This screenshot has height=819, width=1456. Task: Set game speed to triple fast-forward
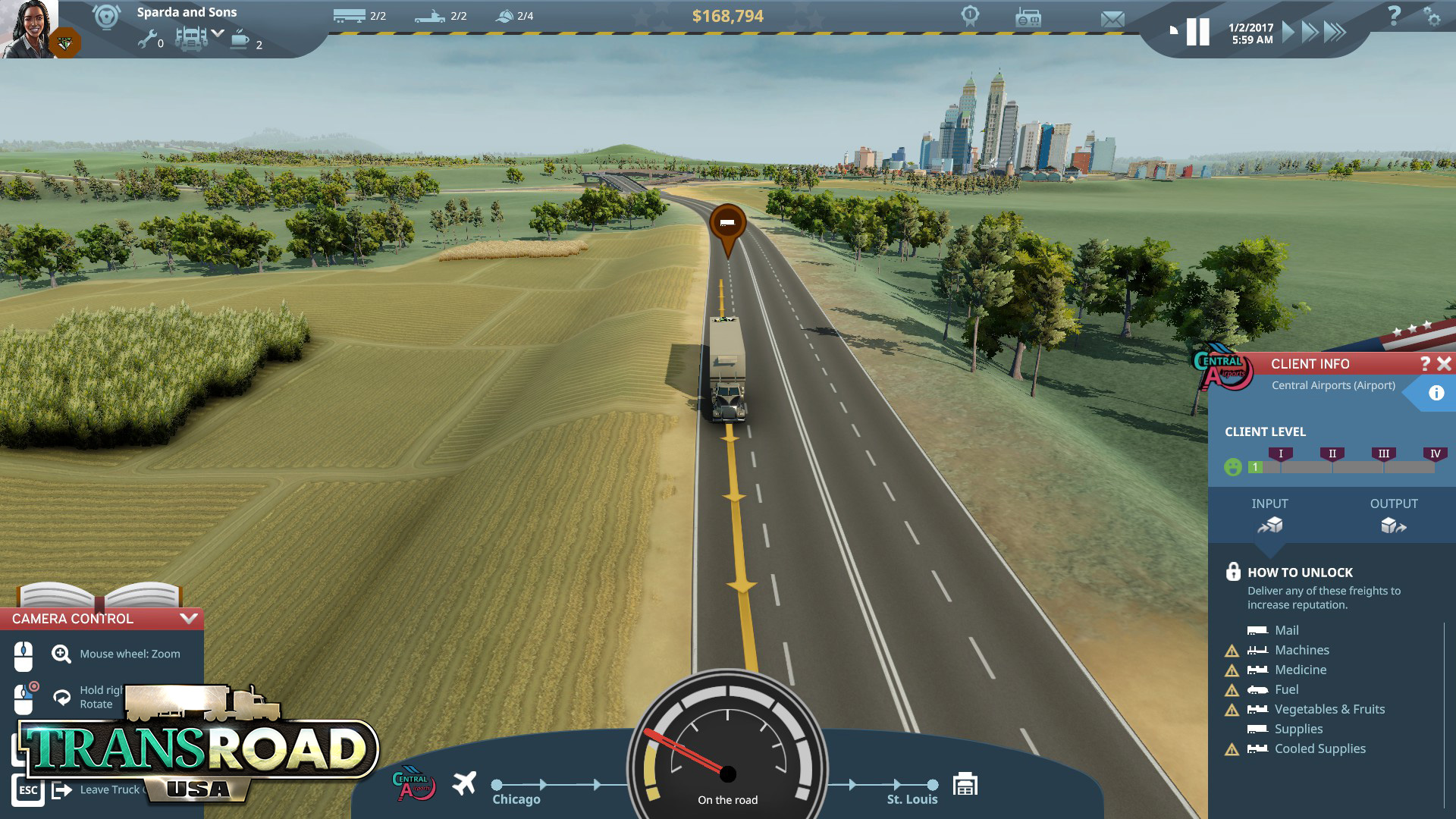pos(1335,32)
